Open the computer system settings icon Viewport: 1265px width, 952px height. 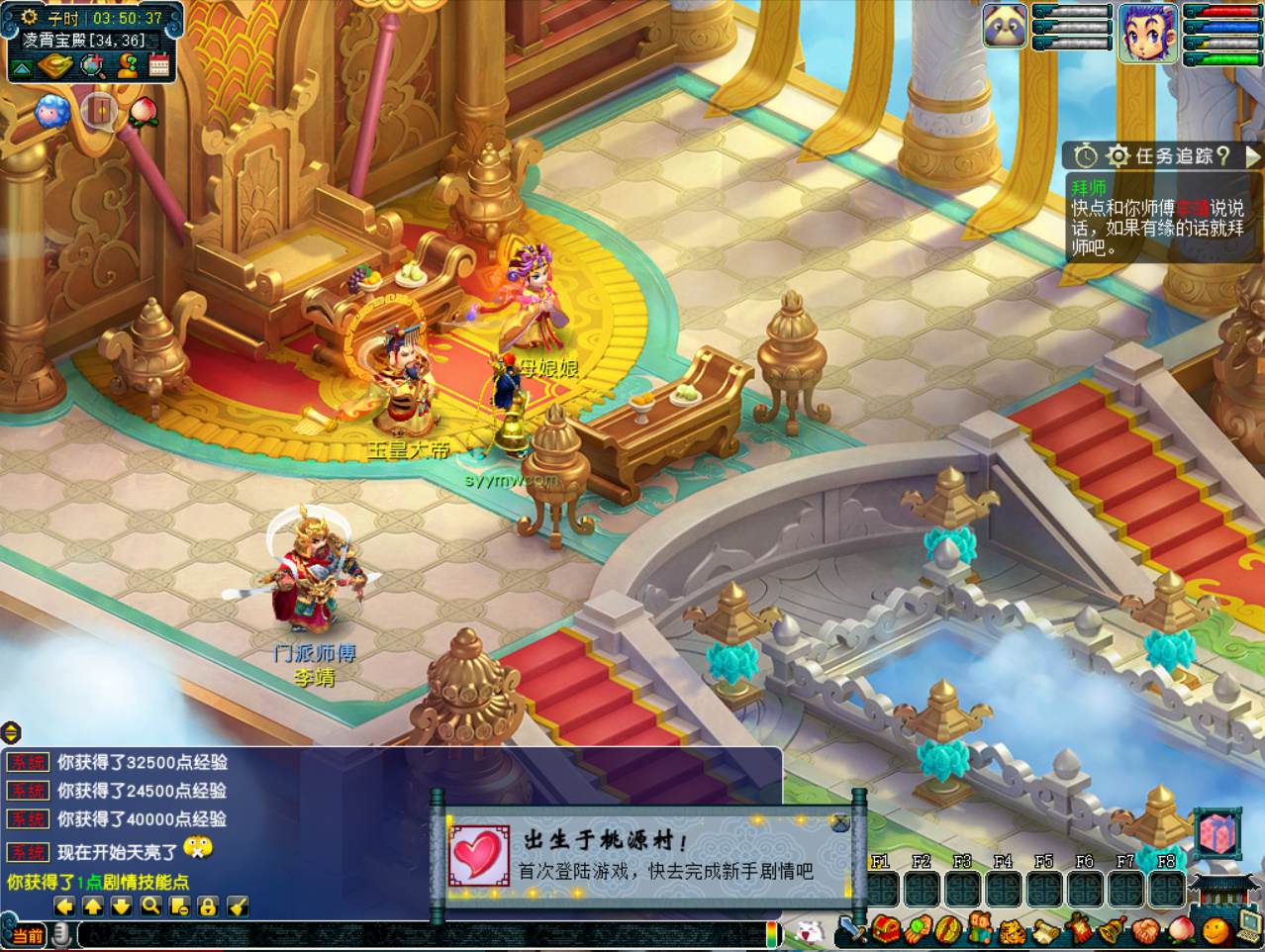pyautogui.click(x=1249, y=925)
